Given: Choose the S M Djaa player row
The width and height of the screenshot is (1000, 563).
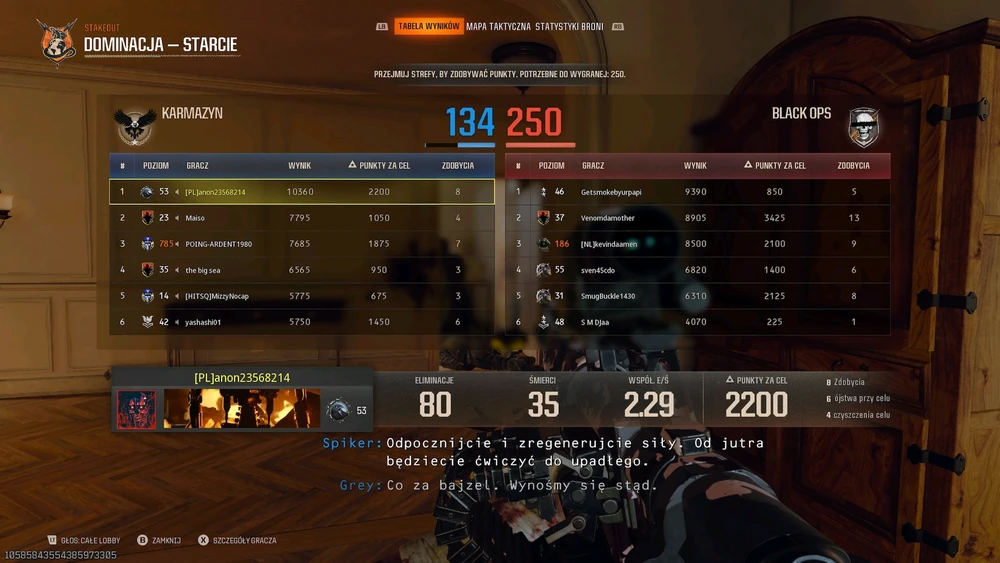Looking at the screenshot, I should 697,322.
